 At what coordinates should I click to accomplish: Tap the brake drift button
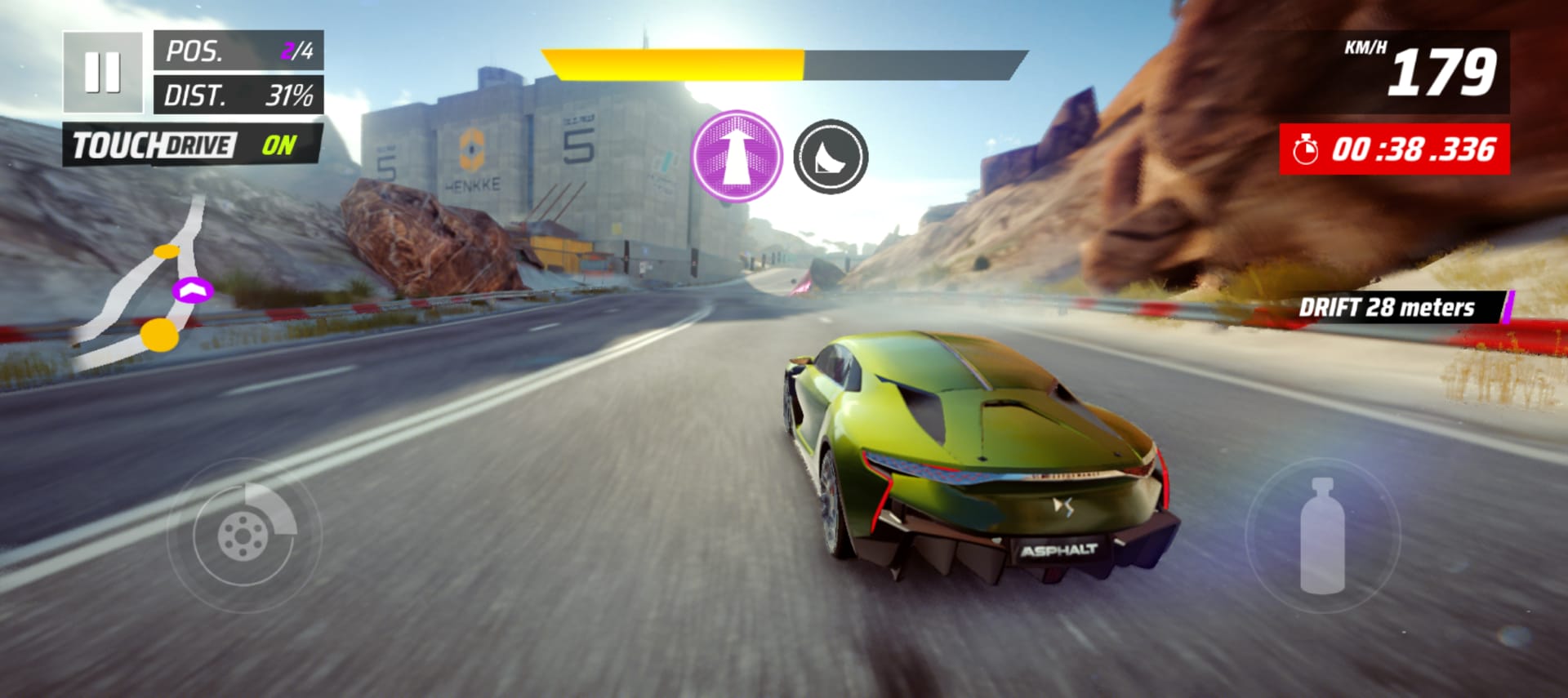244,536
